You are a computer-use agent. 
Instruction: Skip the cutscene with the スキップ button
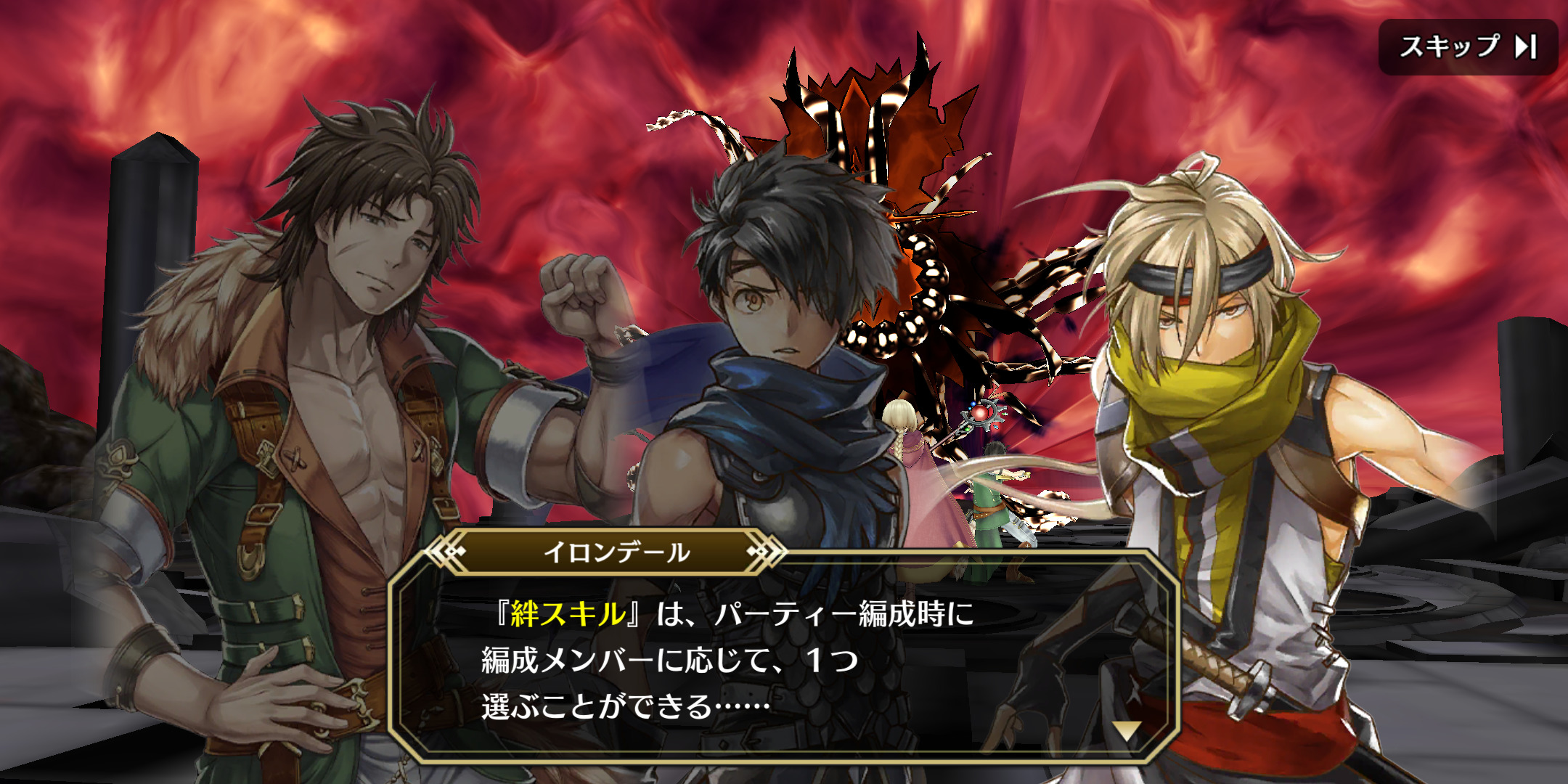click(x=1467, y=47)
